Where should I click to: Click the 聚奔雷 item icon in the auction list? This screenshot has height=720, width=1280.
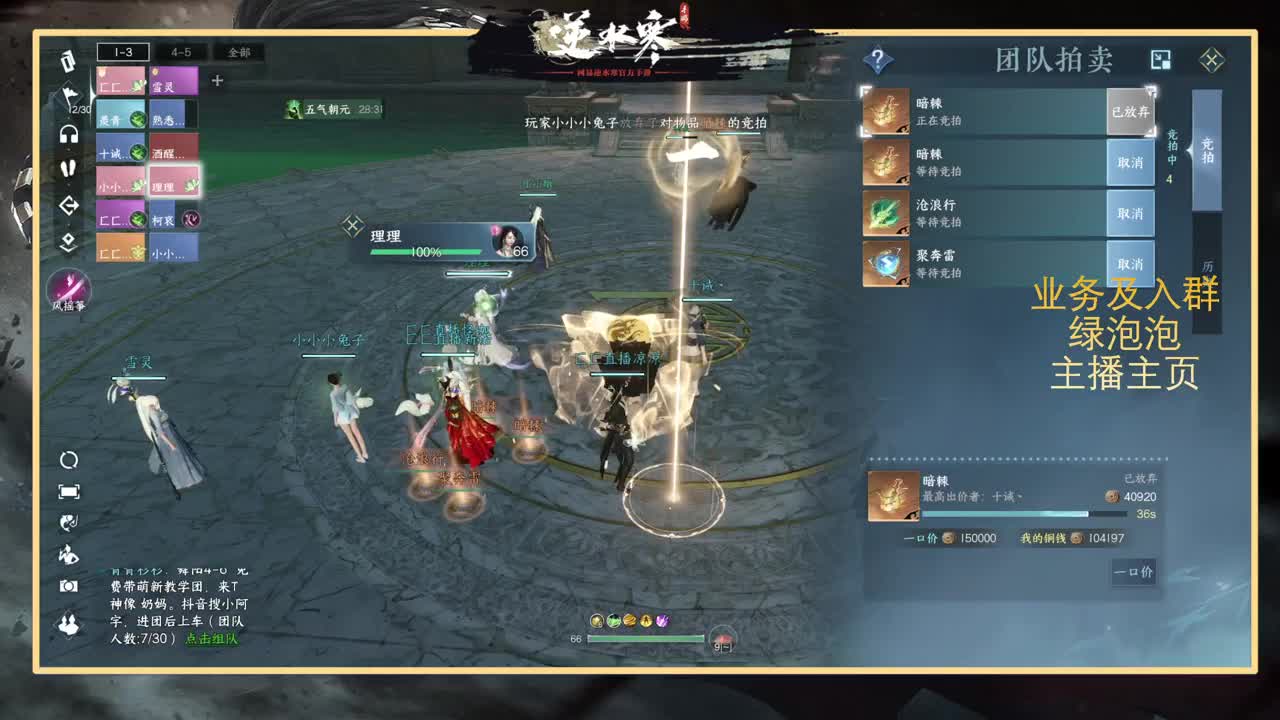(x=886, y=262)
